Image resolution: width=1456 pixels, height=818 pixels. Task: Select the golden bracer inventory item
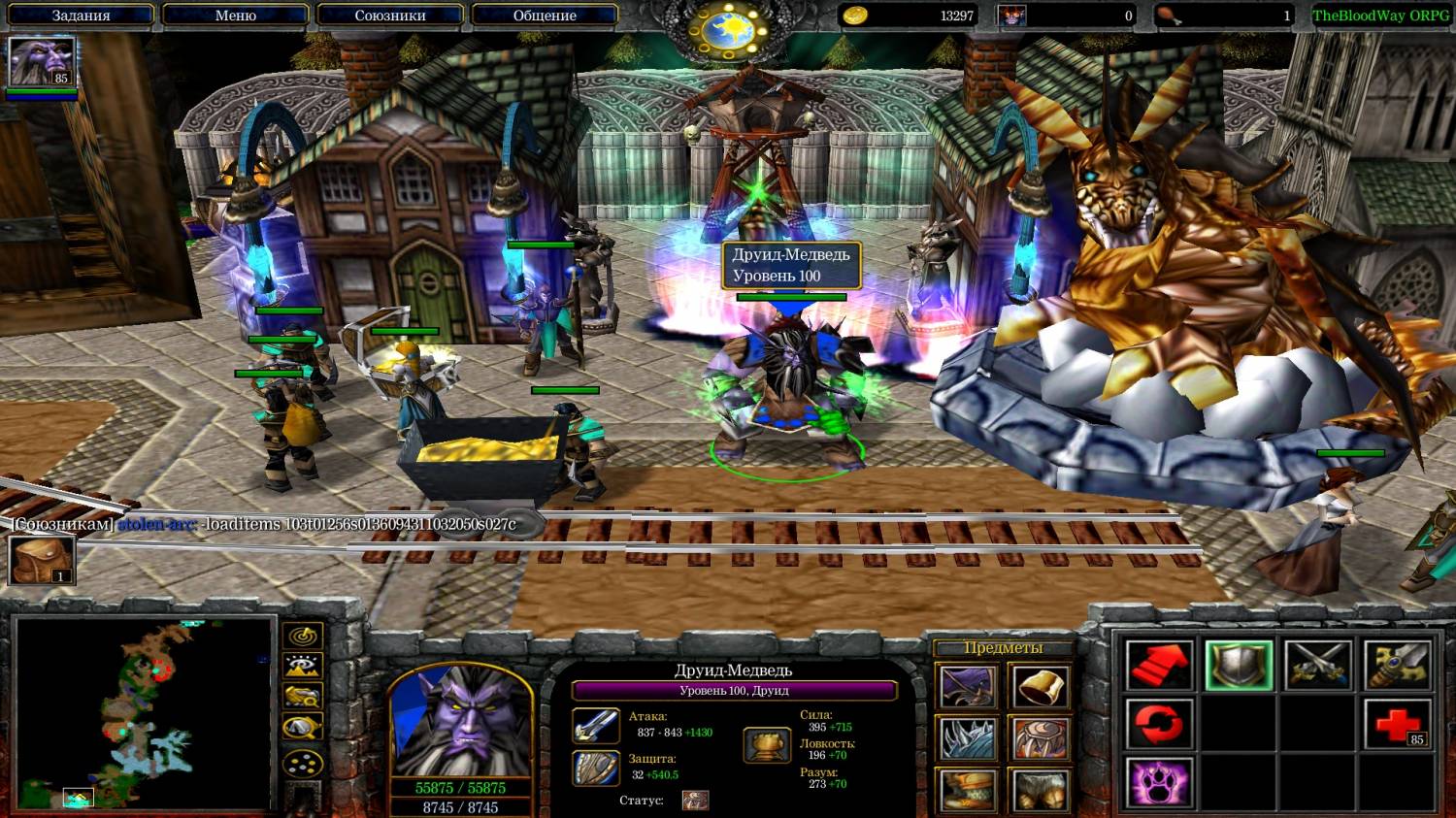[x=1040, y=687]
